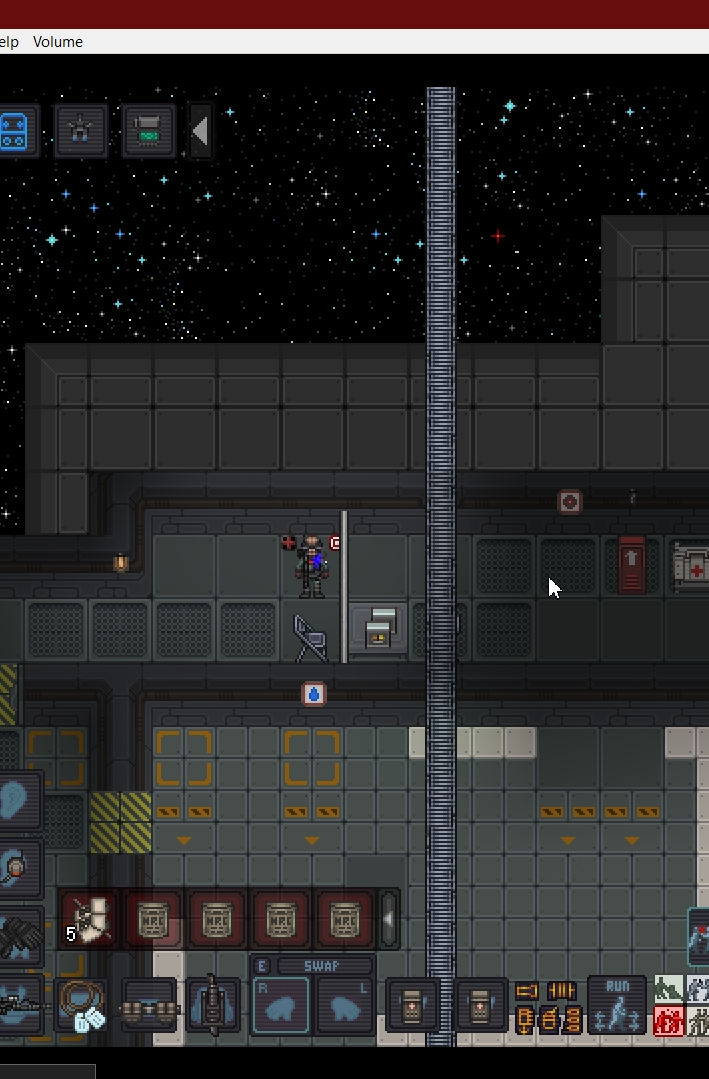Select the empty ear slot
Viewport: 709px width, 1079px height.
pyautogui.click(x=18, y=801)
